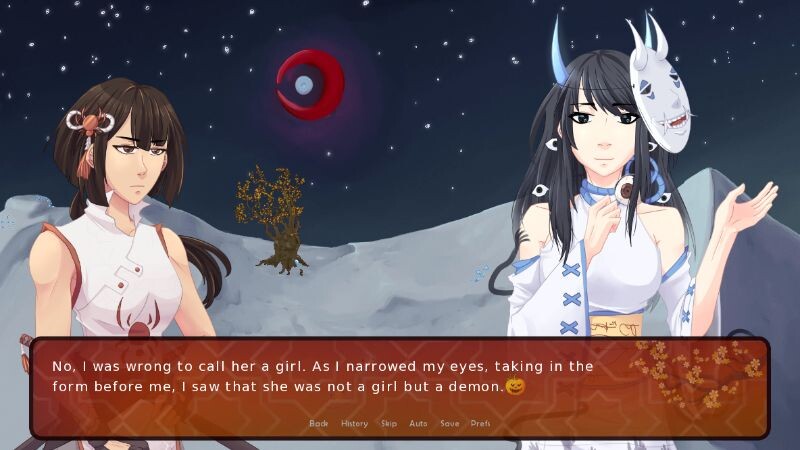Go back with the Back button

tap(318, 423)
